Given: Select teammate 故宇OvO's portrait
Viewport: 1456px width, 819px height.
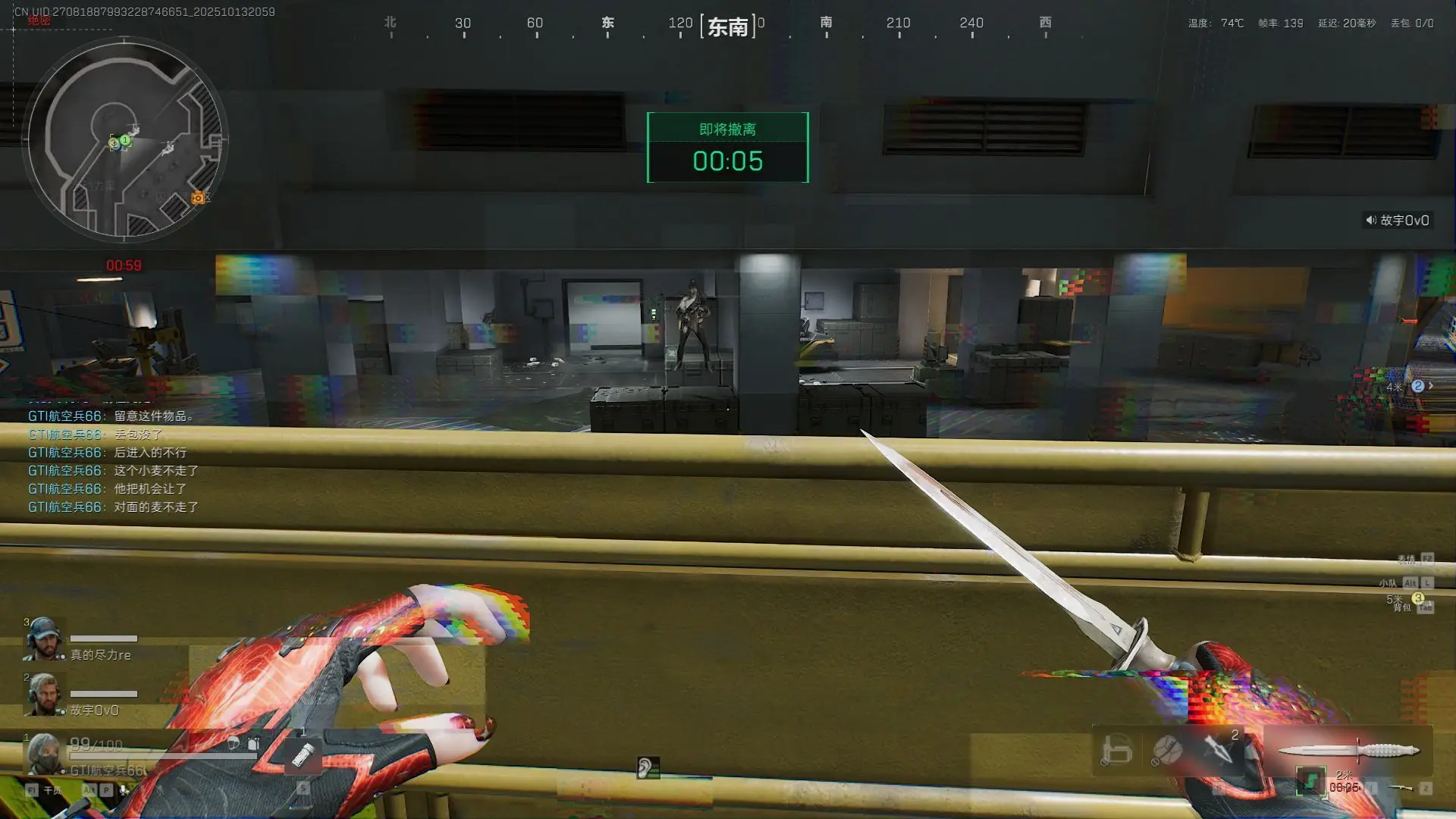Looking at the screenshot, I should [x=43, y=694].
